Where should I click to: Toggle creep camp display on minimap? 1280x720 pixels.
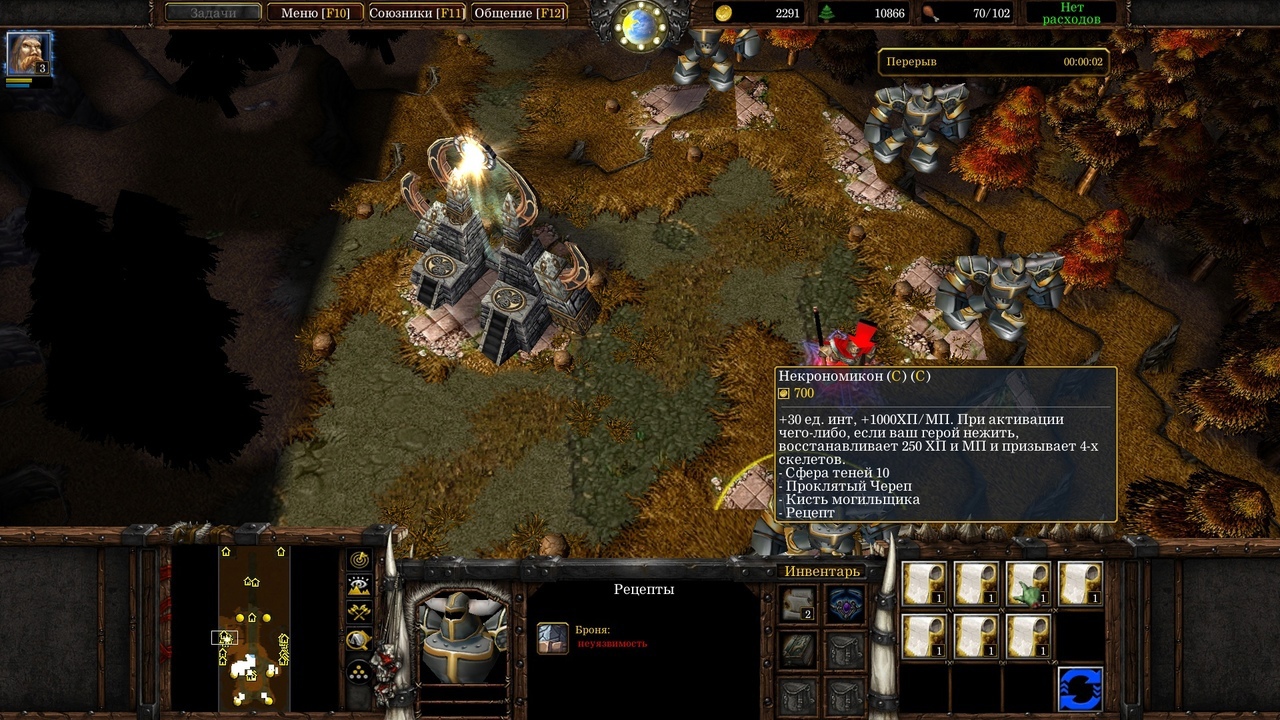(x=360, y=640)
